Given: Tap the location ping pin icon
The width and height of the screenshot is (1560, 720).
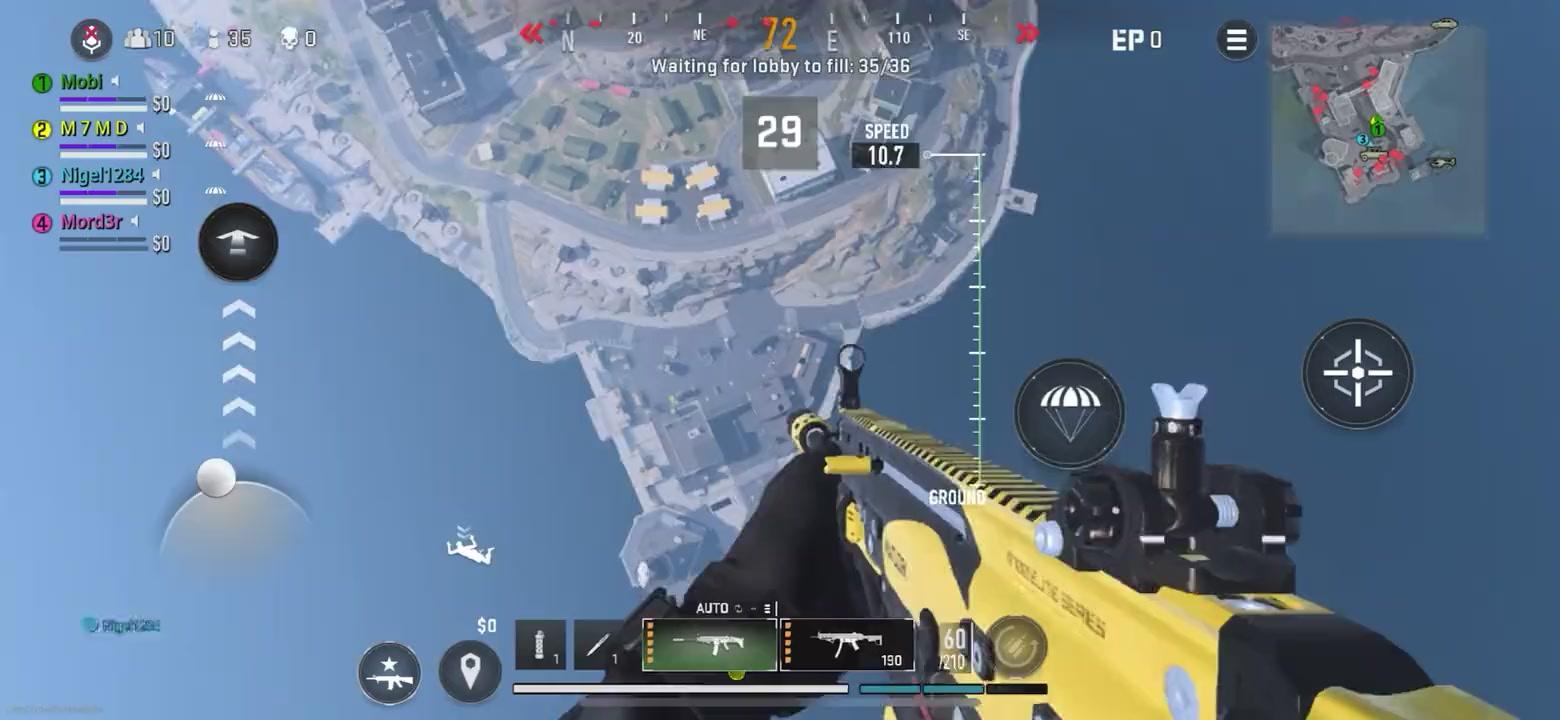Looking at the screenshot, I should click(x=469, y=672).
